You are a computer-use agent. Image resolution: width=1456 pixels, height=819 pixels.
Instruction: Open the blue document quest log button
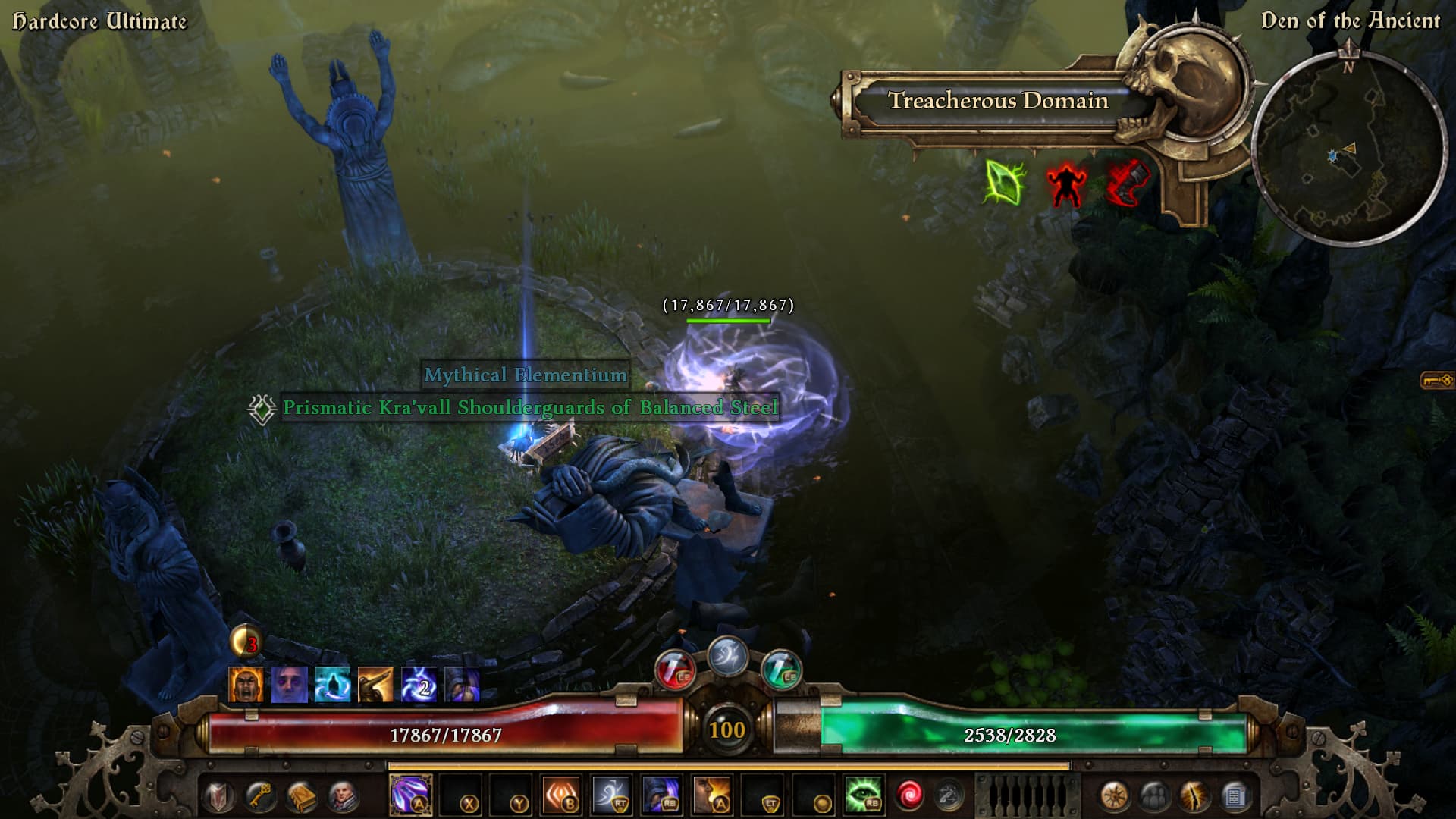click(1235, 796)
